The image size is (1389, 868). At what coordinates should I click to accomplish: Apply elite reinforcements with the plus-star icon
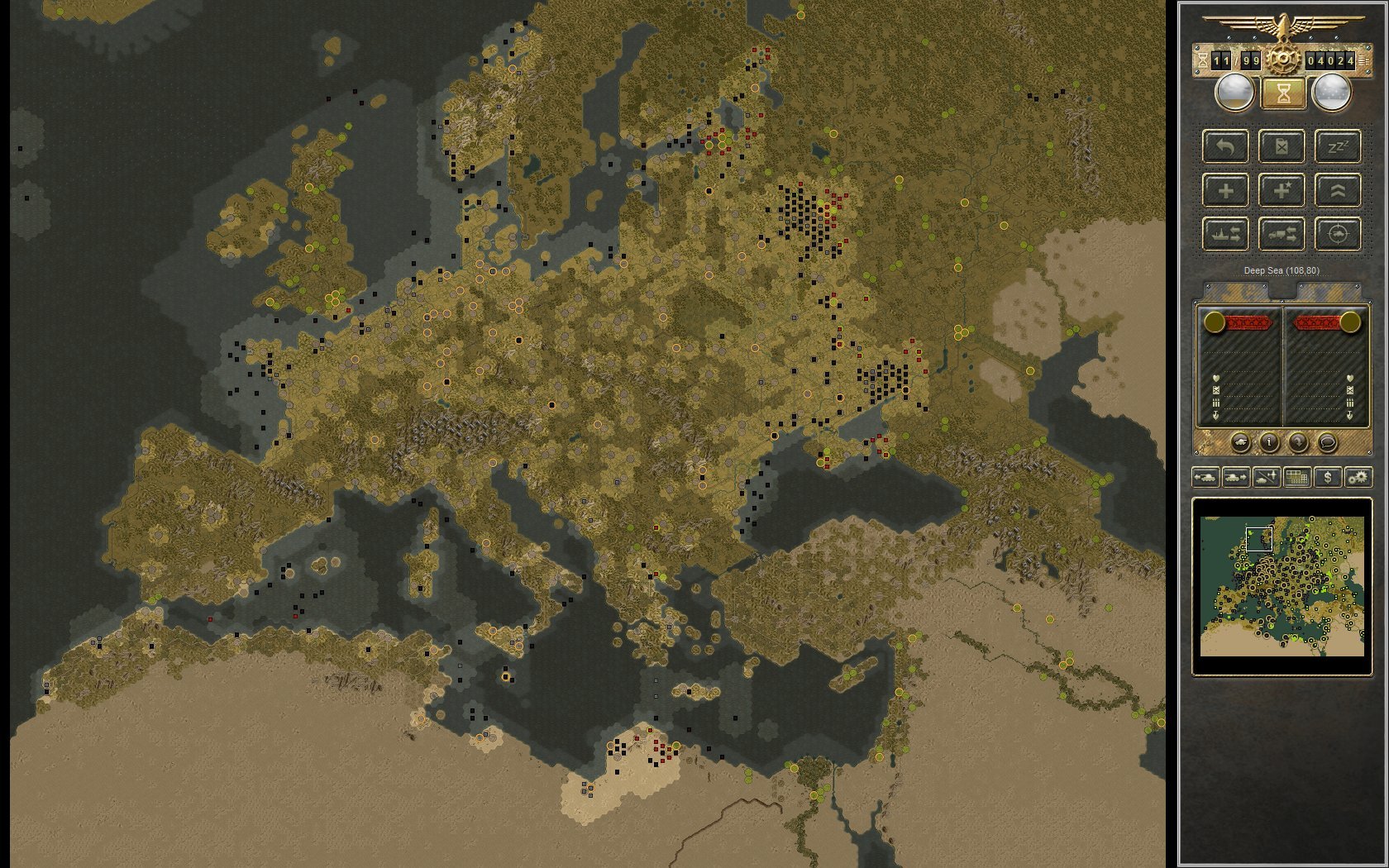click(x=1282, y=190)
